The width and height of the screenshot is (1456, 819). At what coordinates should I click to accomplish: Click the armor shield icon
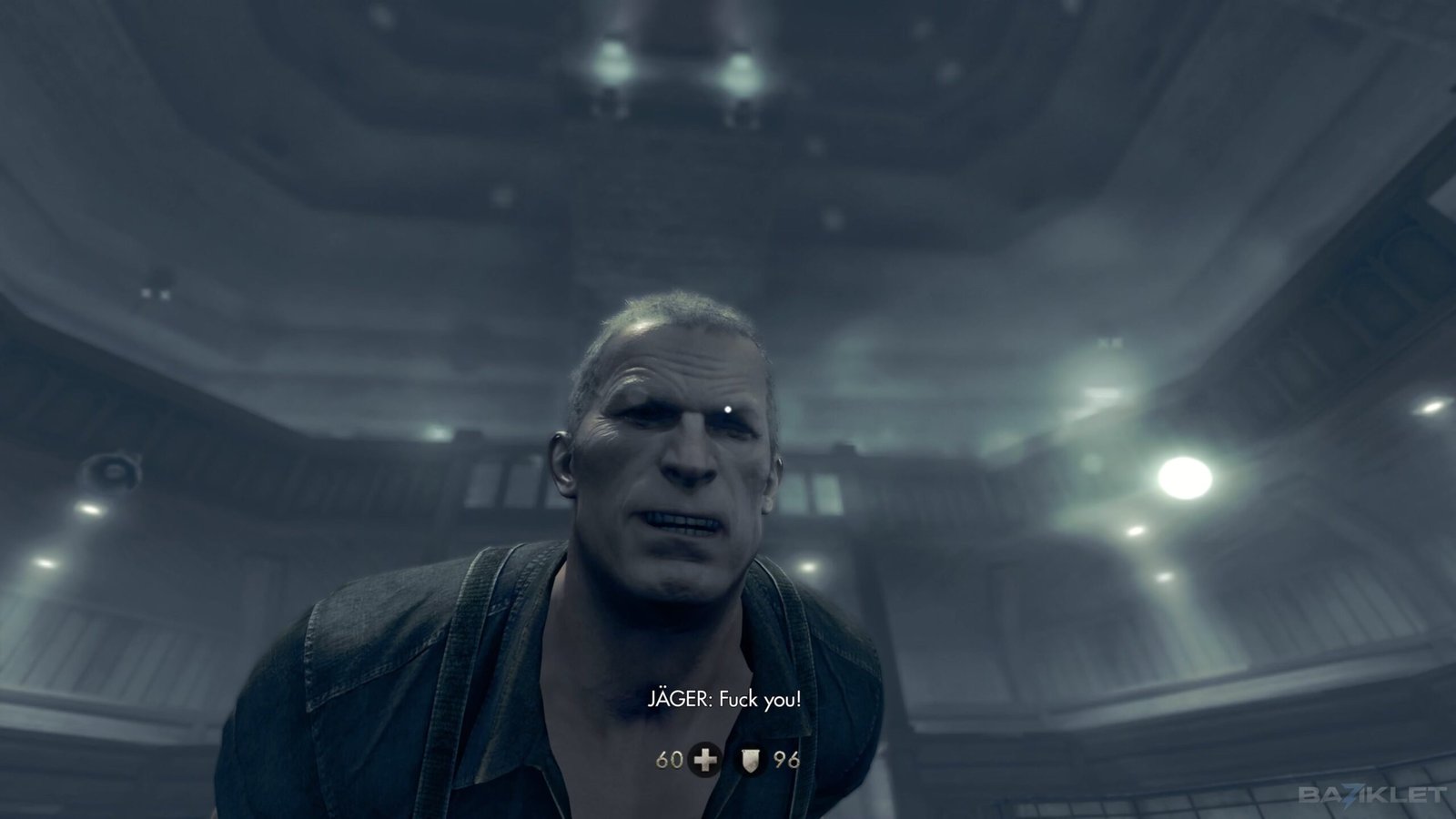pyautogui.click(x=752, y=758)
